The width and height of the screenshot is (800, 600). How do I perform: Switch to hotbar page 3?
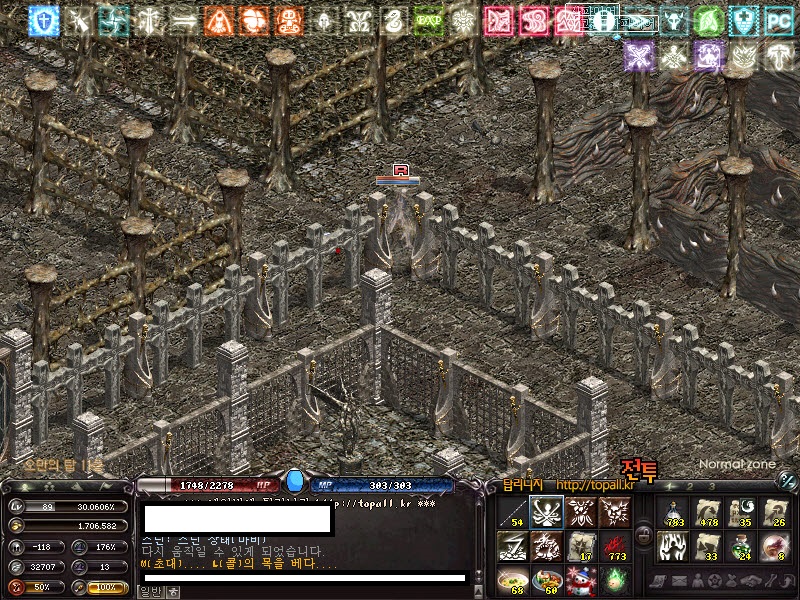(713, 485)
